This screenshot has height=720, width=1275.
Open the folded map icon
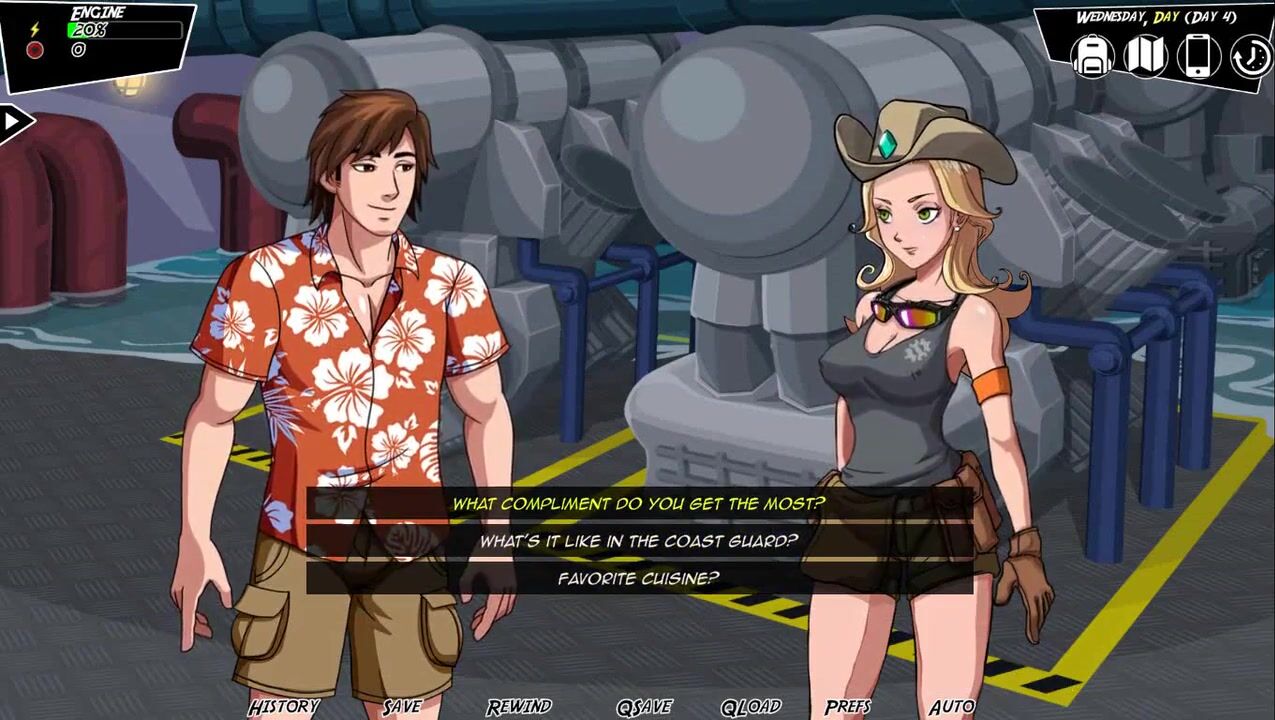(1145, 56)
